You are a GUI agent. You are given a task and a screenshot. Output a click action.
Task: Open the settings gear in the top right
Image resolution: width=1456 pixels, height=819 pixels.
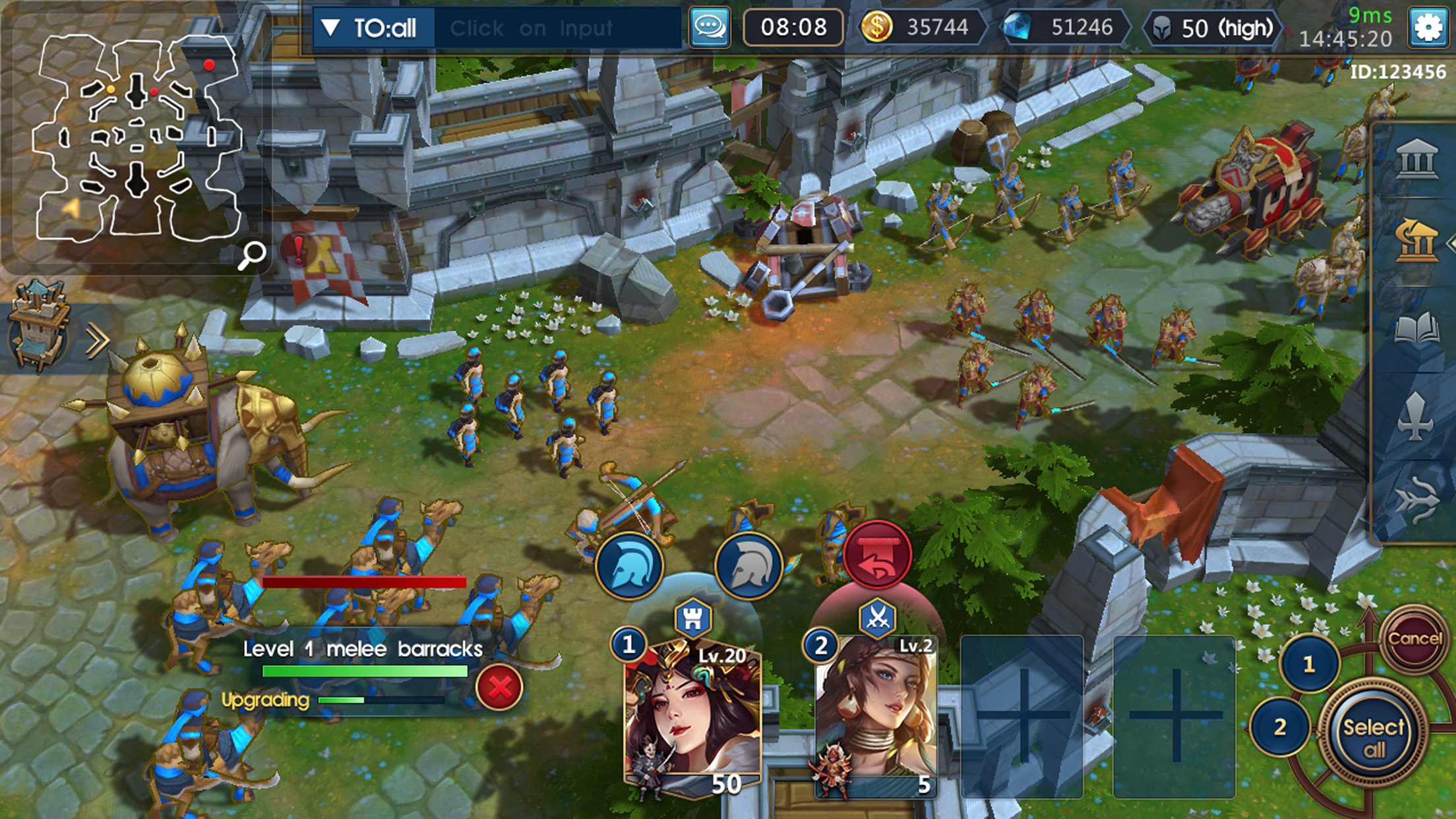tap(1428, 28)
